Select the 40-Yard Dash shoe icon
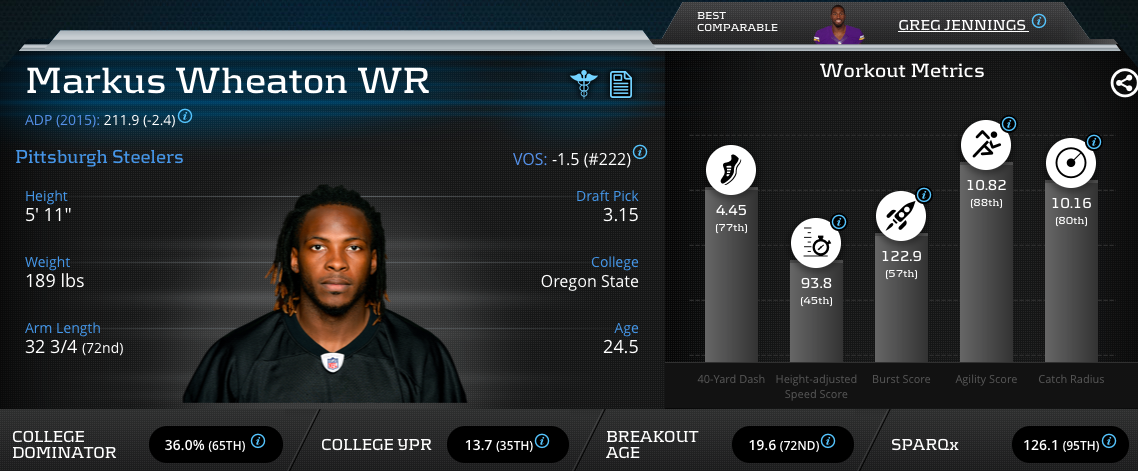Viewport: 1138px width, 471px height. [x=730, y=169]
